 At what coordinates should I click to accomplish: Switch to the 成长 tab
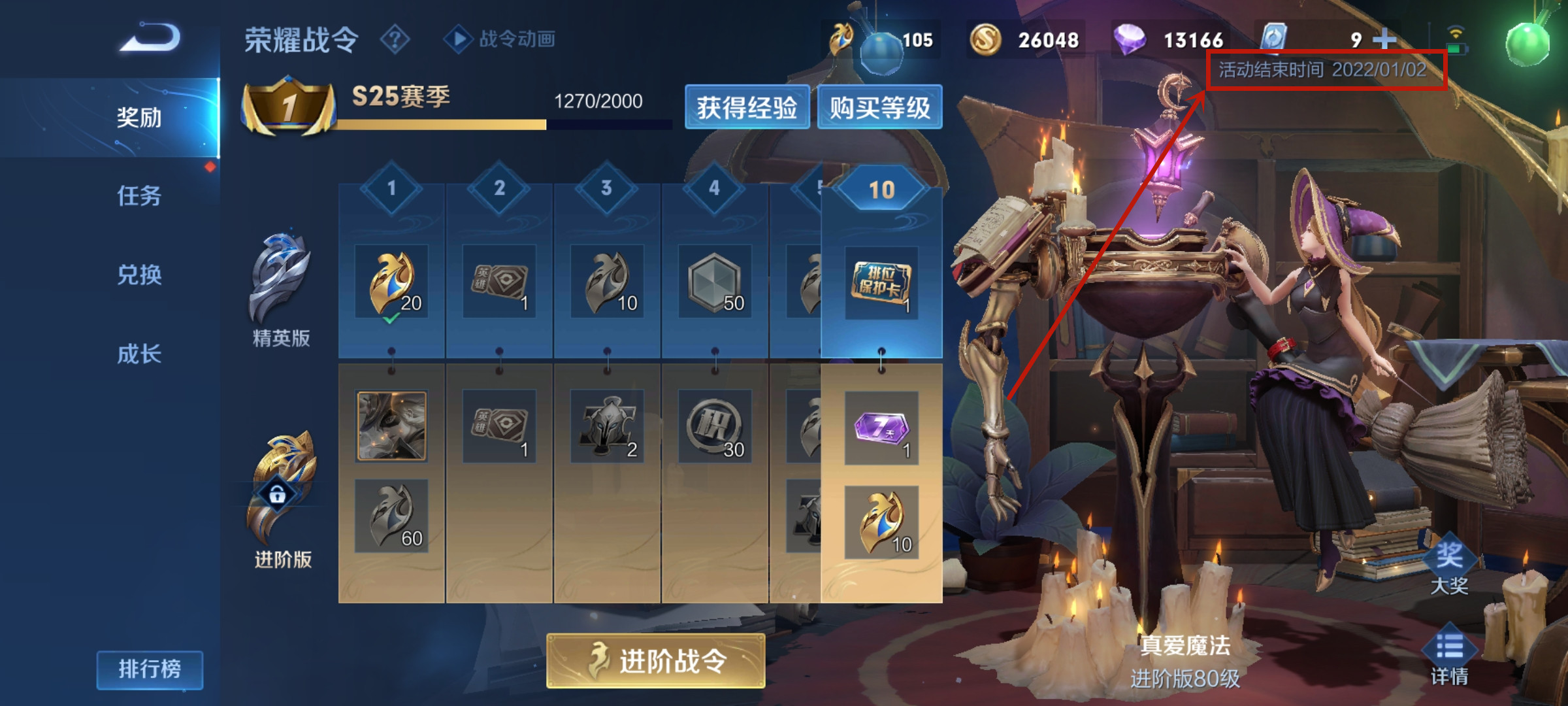pos(139,354)
